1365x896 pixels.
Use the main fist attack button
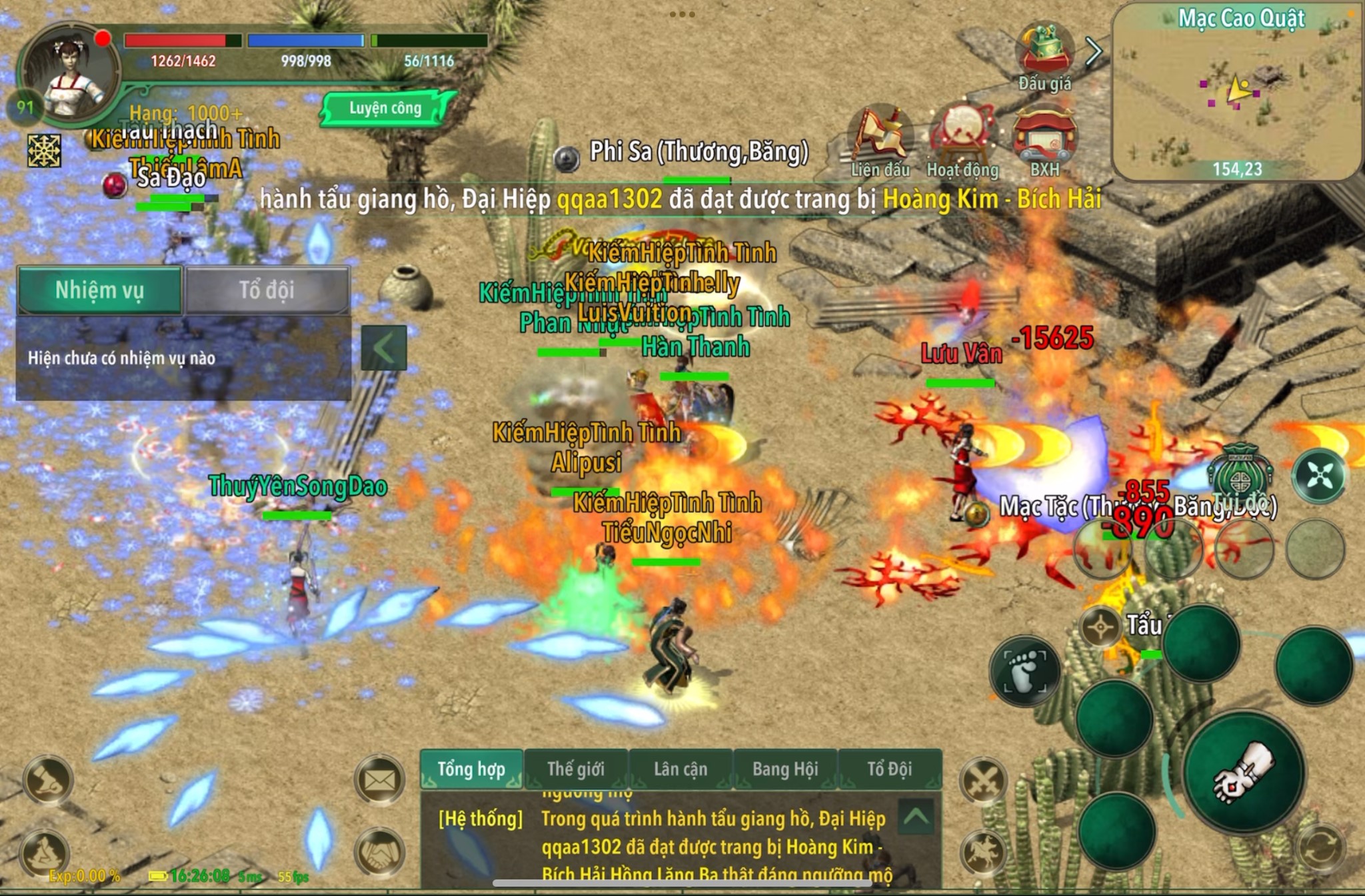coord(1244,771)
